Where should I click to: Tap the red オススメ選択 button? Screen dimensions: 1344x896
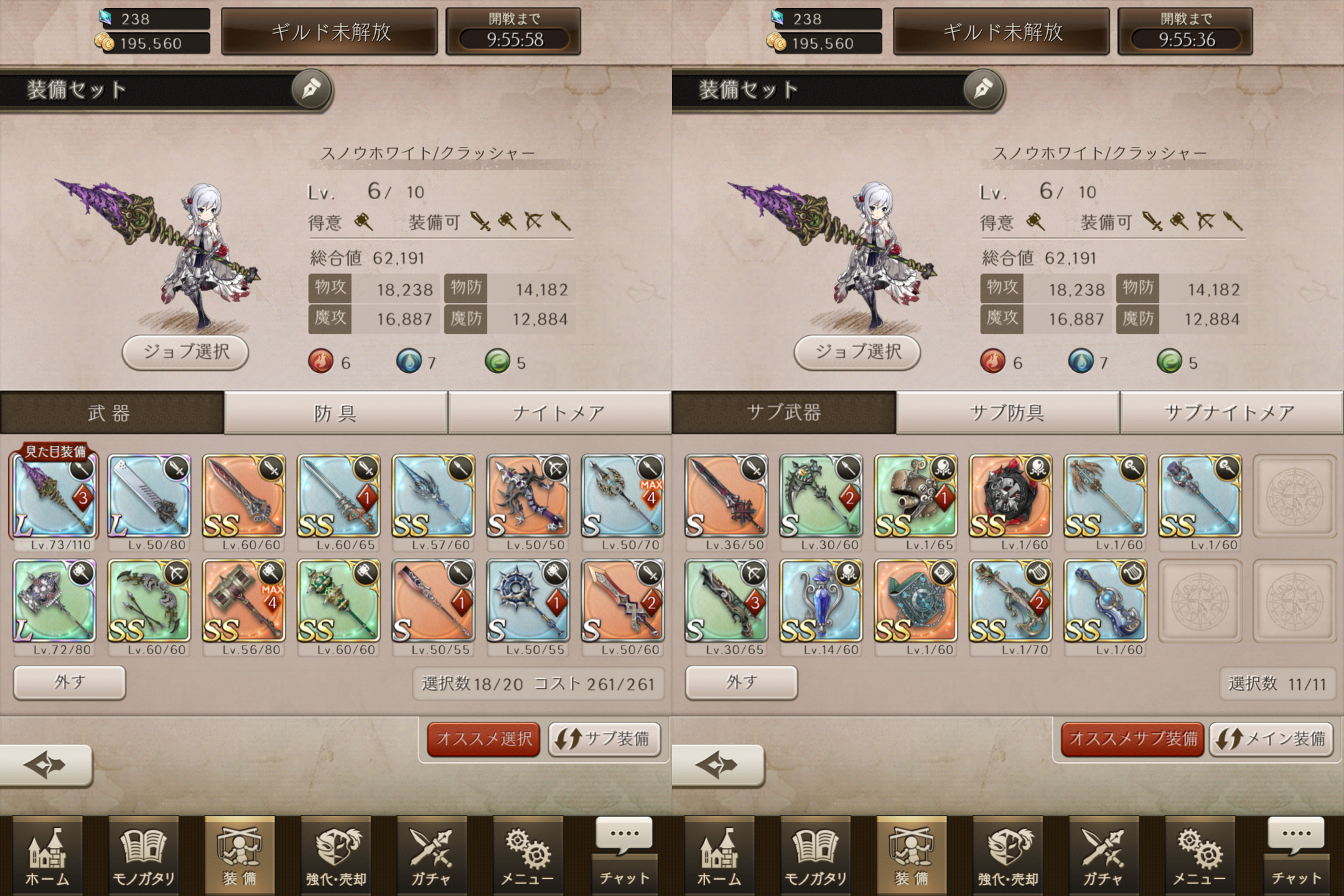484,739
